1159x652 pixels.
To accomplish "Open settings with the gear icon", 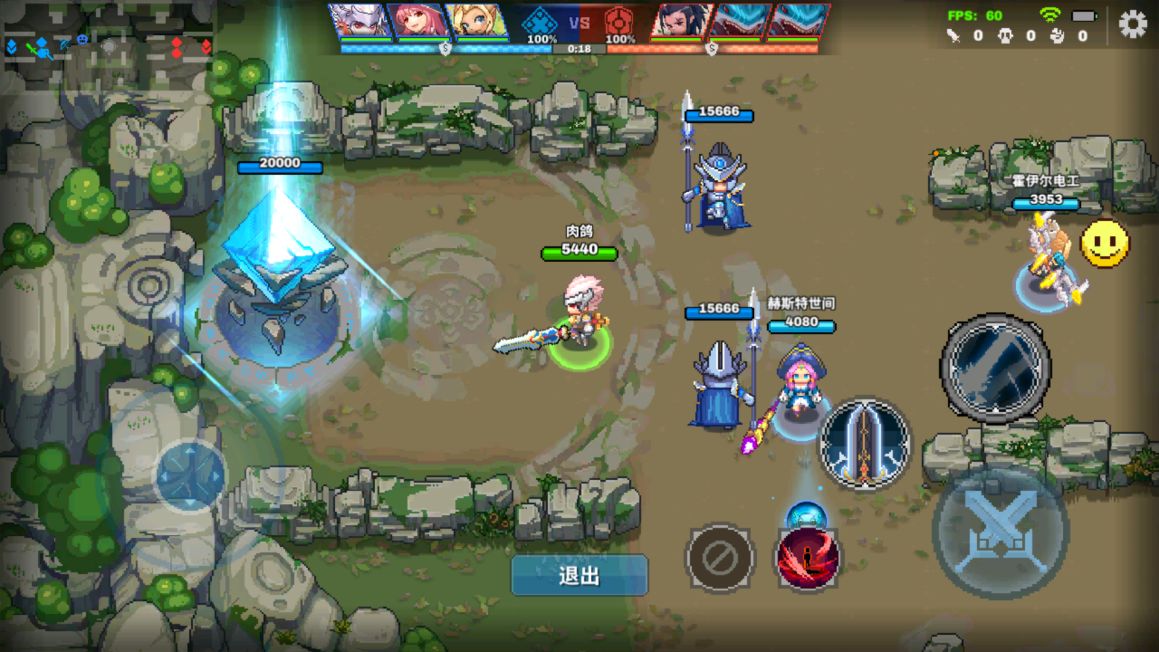I will (1132, 24).
